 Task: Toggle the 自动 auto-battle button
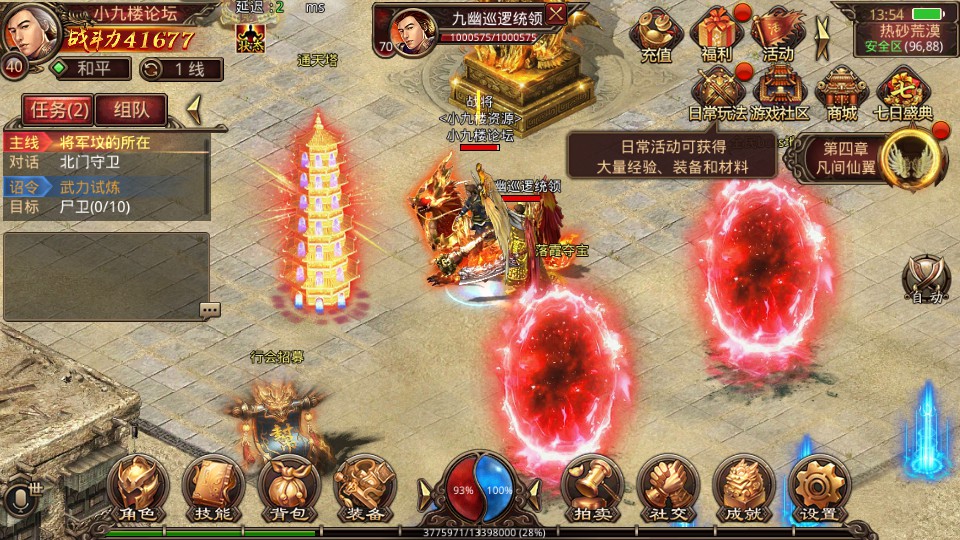tap(924, 278)
